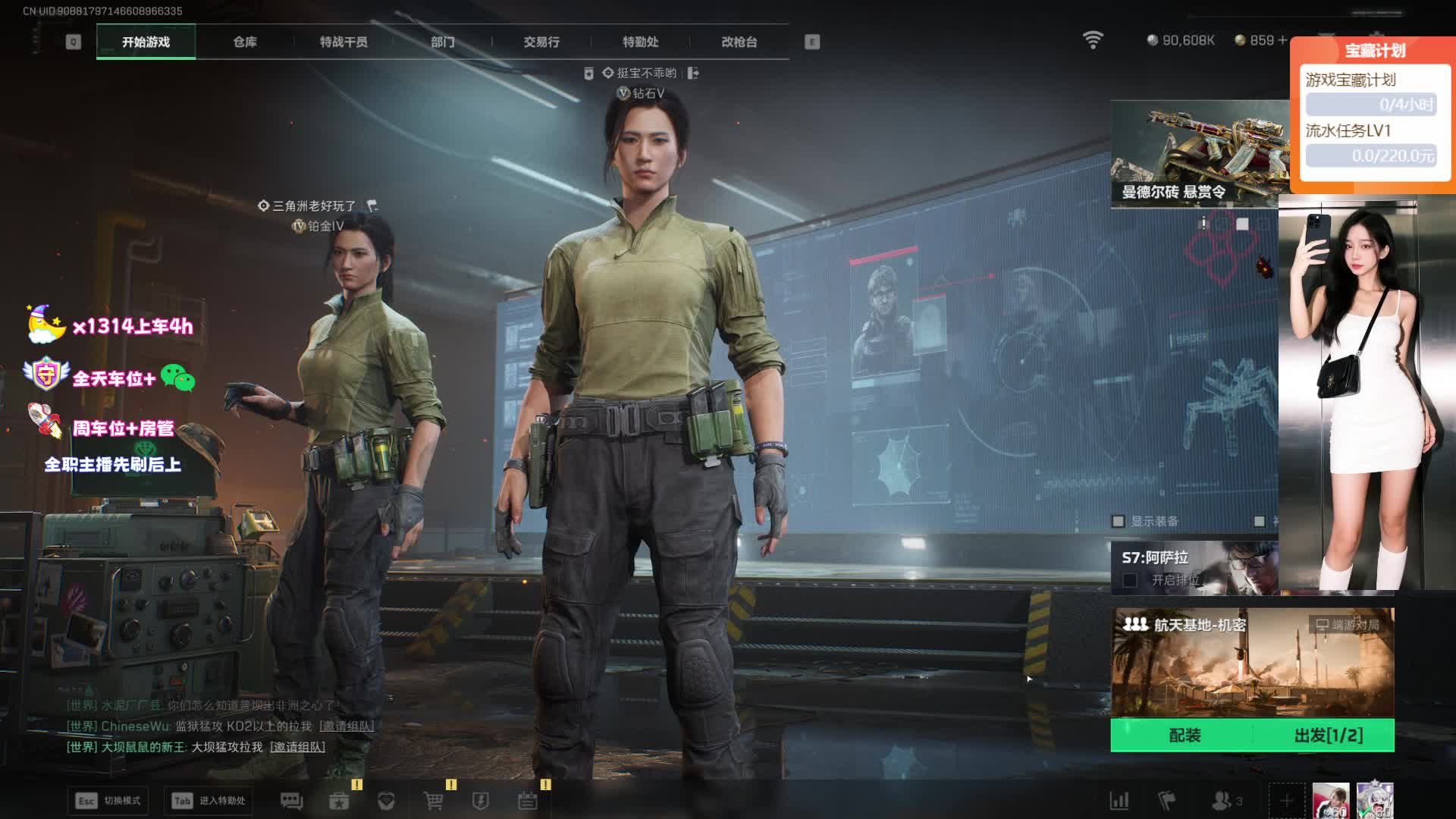
Task: Open the shopping cart store icon
Action: (x=433, y=801)
